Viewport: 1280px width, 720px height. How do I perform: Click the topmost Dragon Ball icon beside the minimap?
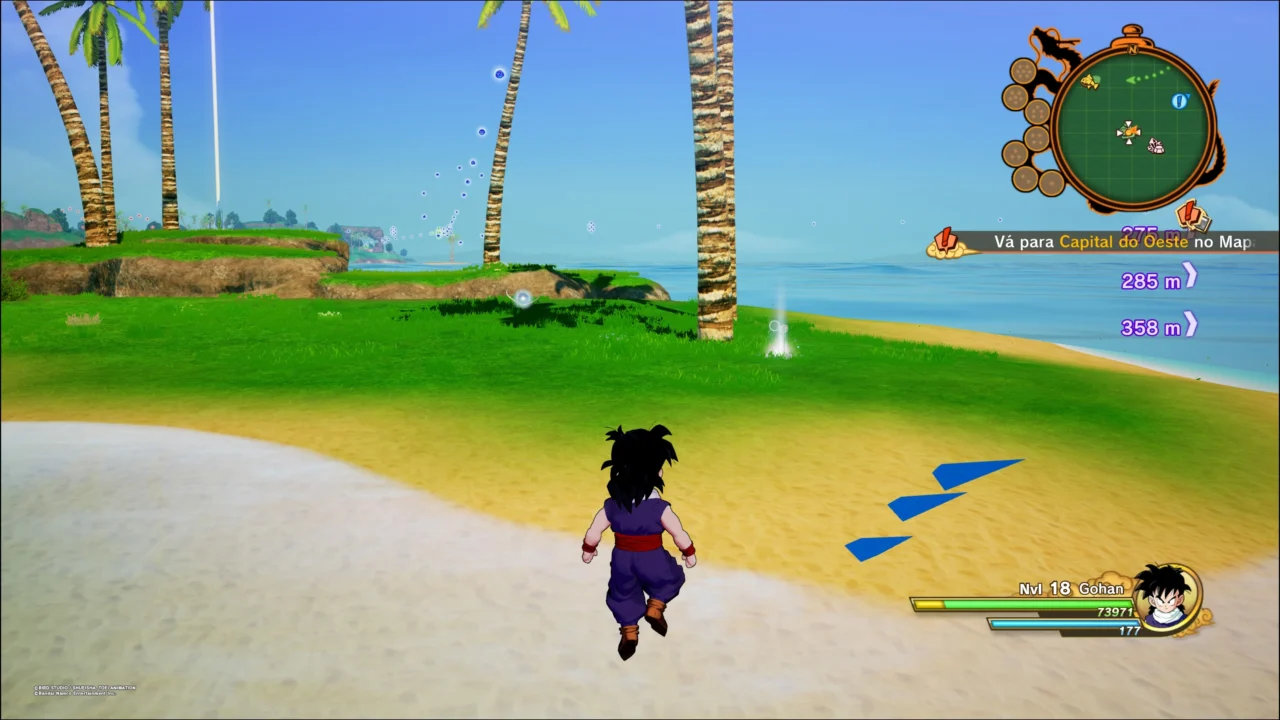point(1023,69)
